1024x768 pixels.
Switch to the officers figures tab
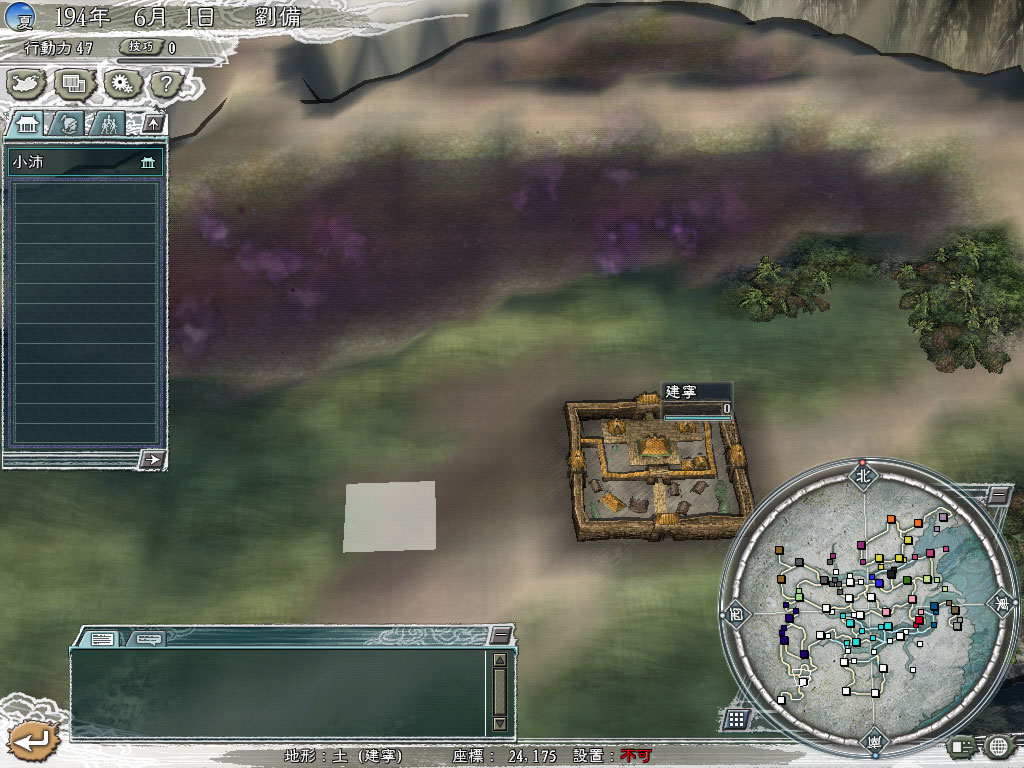pyautogui.click(x=107, y=124)
